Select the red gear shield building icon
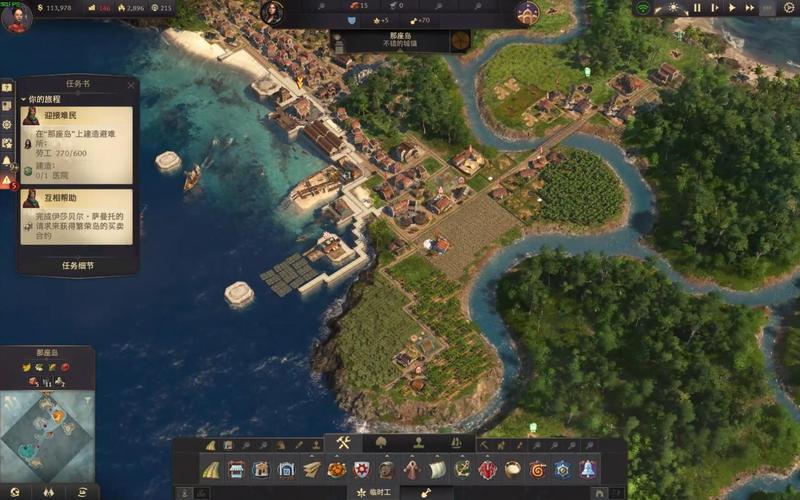The height and width of the screenshot is (500, 800). pyautogui.click(x=362, y=469)
